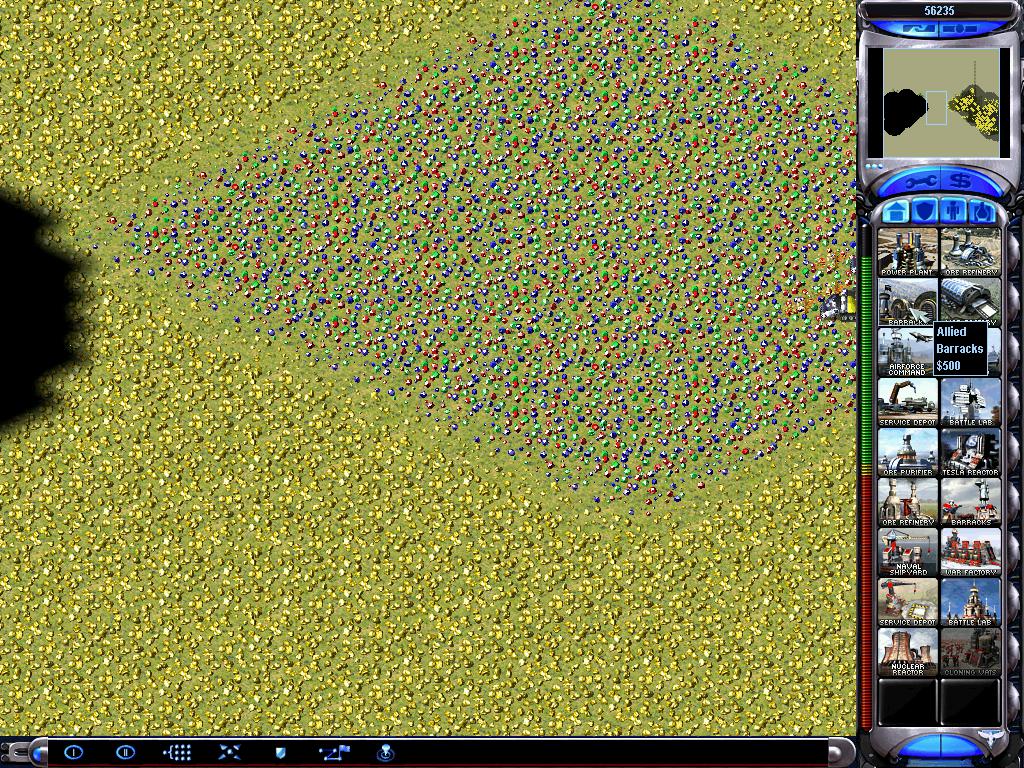
Task: Select the Tesla Reactor build icon
Action: point(970,451)
